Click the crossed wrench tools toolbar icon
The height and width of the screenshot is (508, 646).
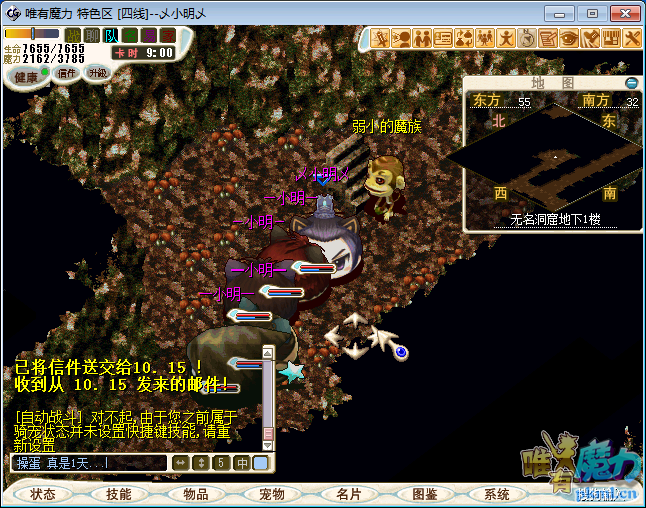[x=631, y=38]
